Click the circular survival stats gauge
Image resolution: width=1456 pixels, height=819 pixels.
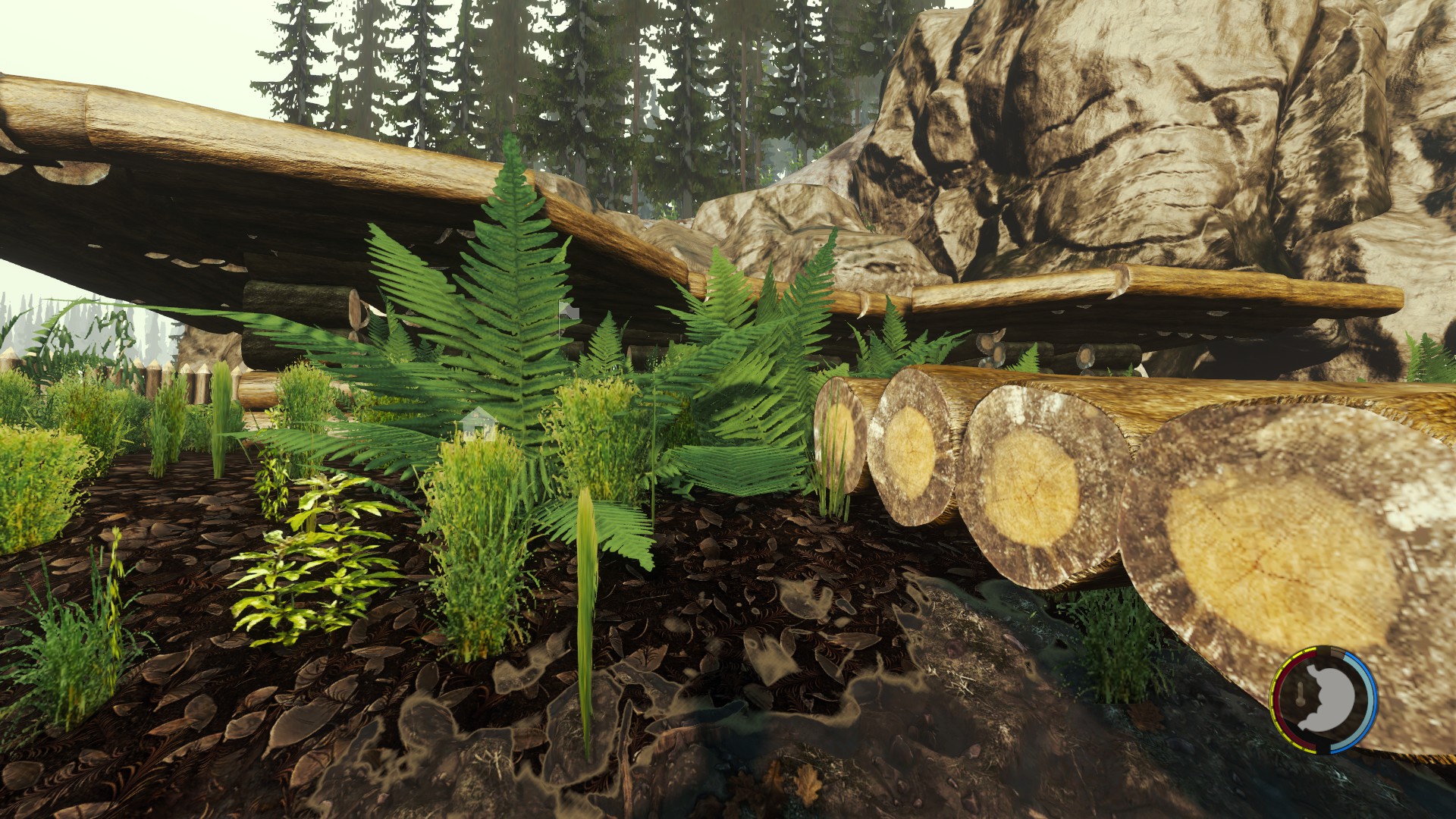coord(1324,700)
